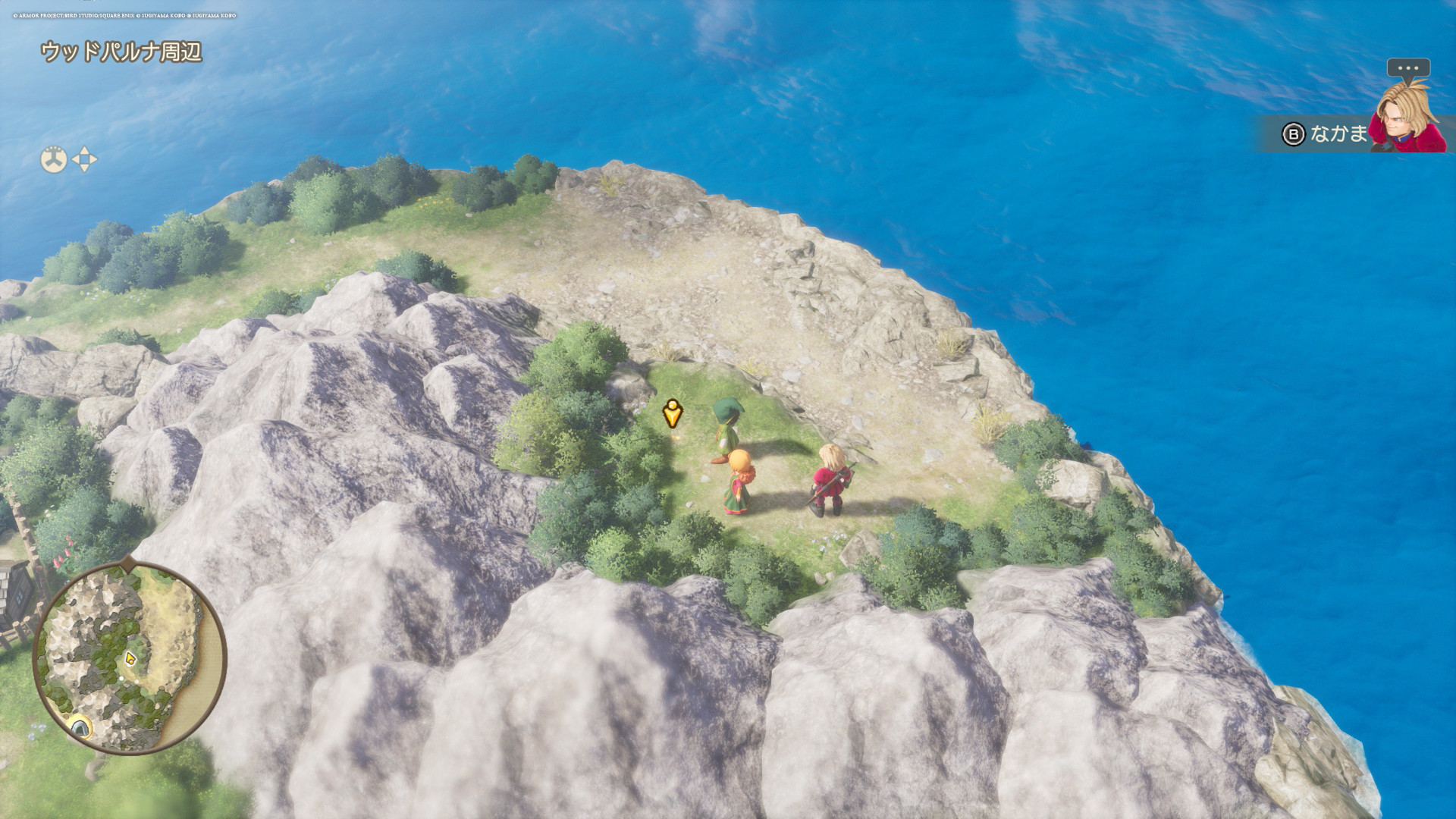Image resolution: width=1456 pixels, height=819 pixels.
Task: Select the player arrow on the minimap
Action: (130, 658)
